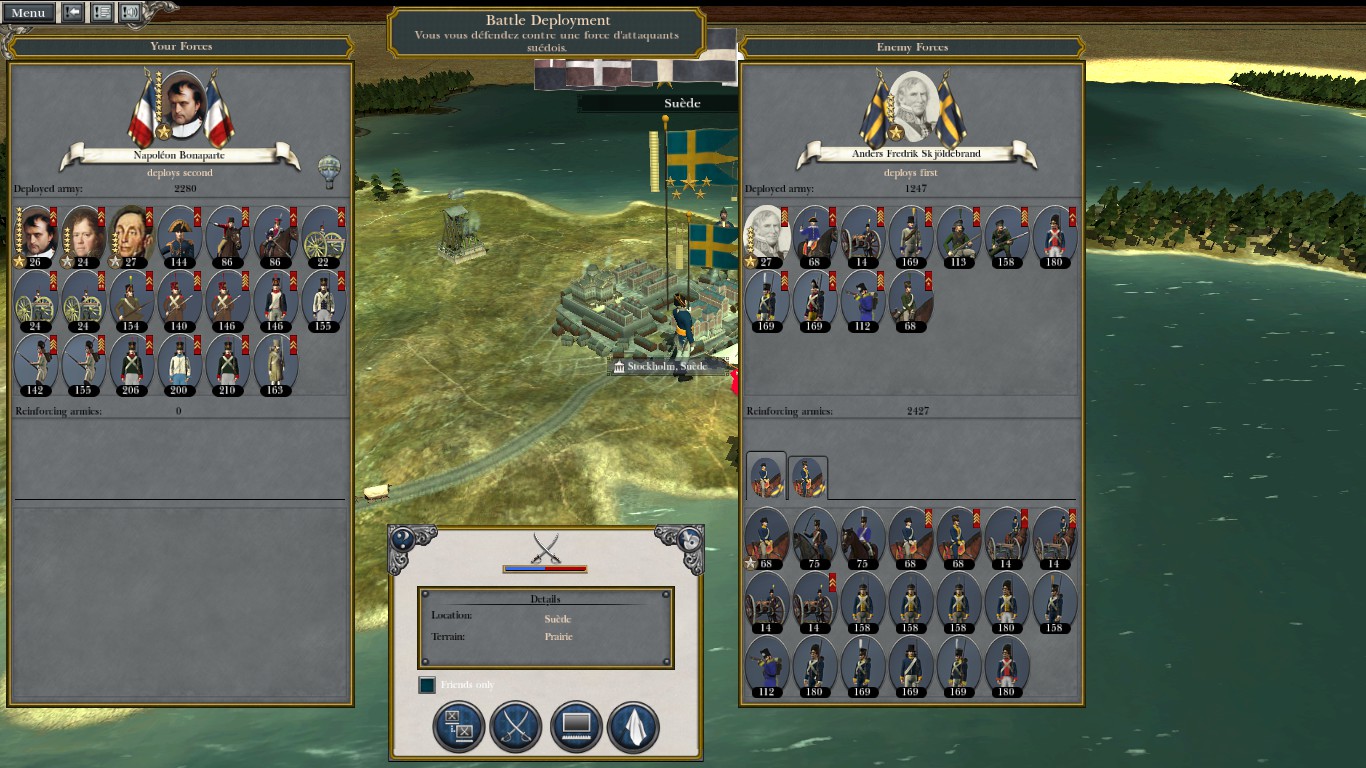Click the swirl icon in panel corner
Viewport: 1366px width, 768px height.
pos(689,538)
